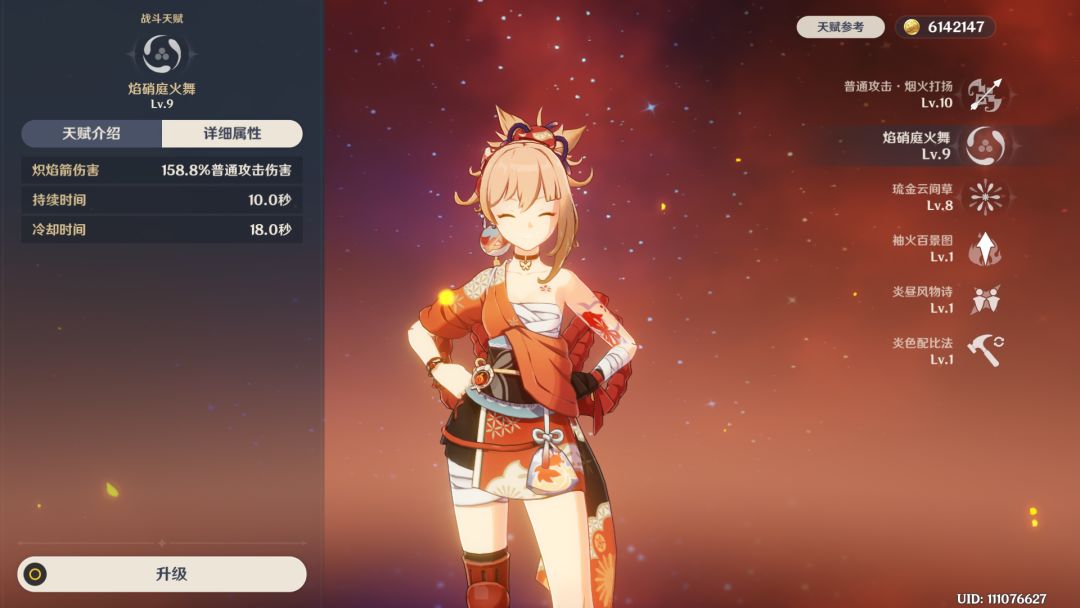This screenshot has height=608, width=1080.
Task: Switch to the 天赋介绍 tab
Action: pos(93,134)
